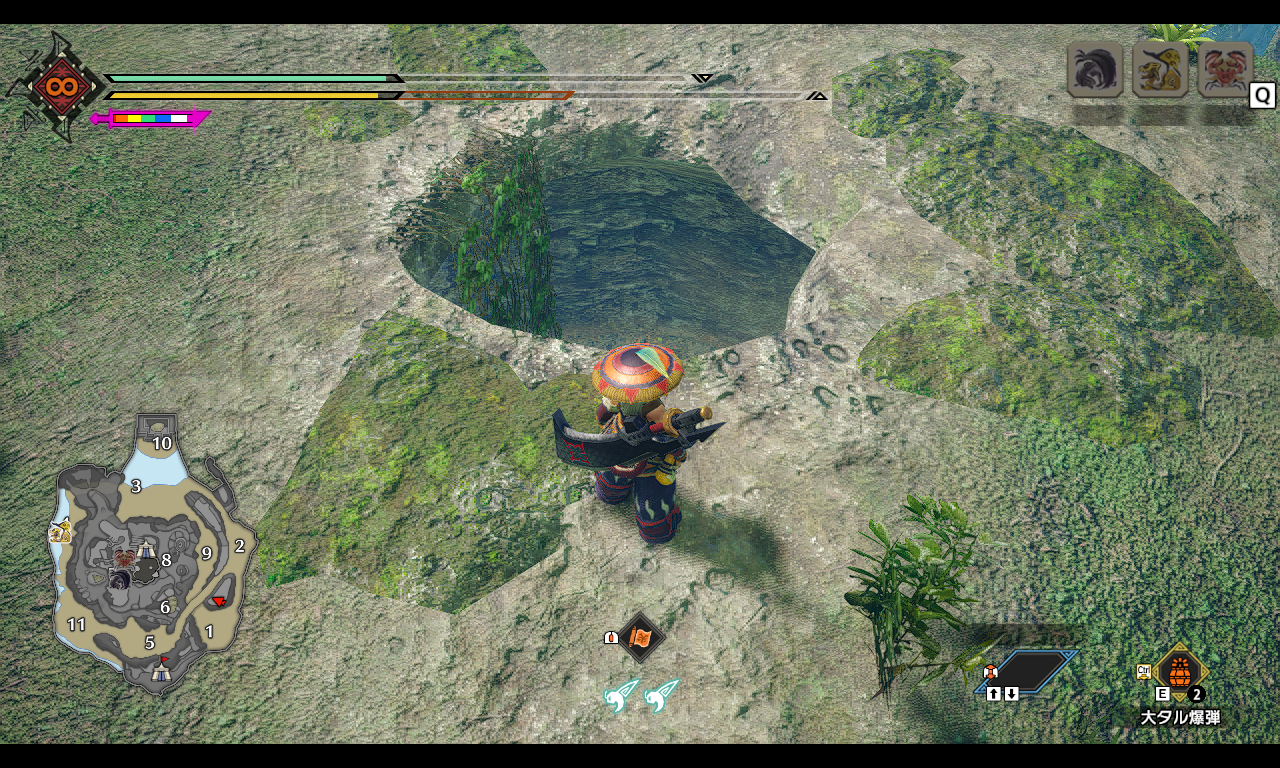Select the yellow monster target icon
This screenshot has height=768, width=1280.
(1160, 69)
